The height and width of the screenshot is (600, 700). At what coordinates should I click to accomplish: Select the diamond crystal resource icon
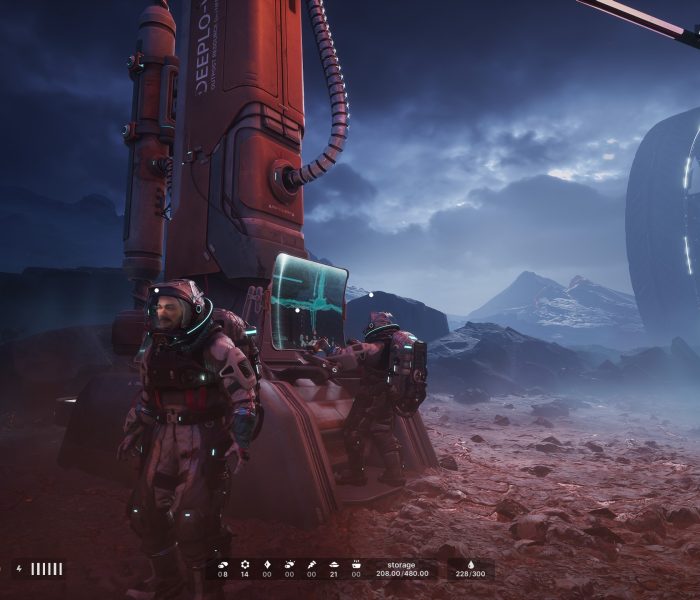coord(267,564)
